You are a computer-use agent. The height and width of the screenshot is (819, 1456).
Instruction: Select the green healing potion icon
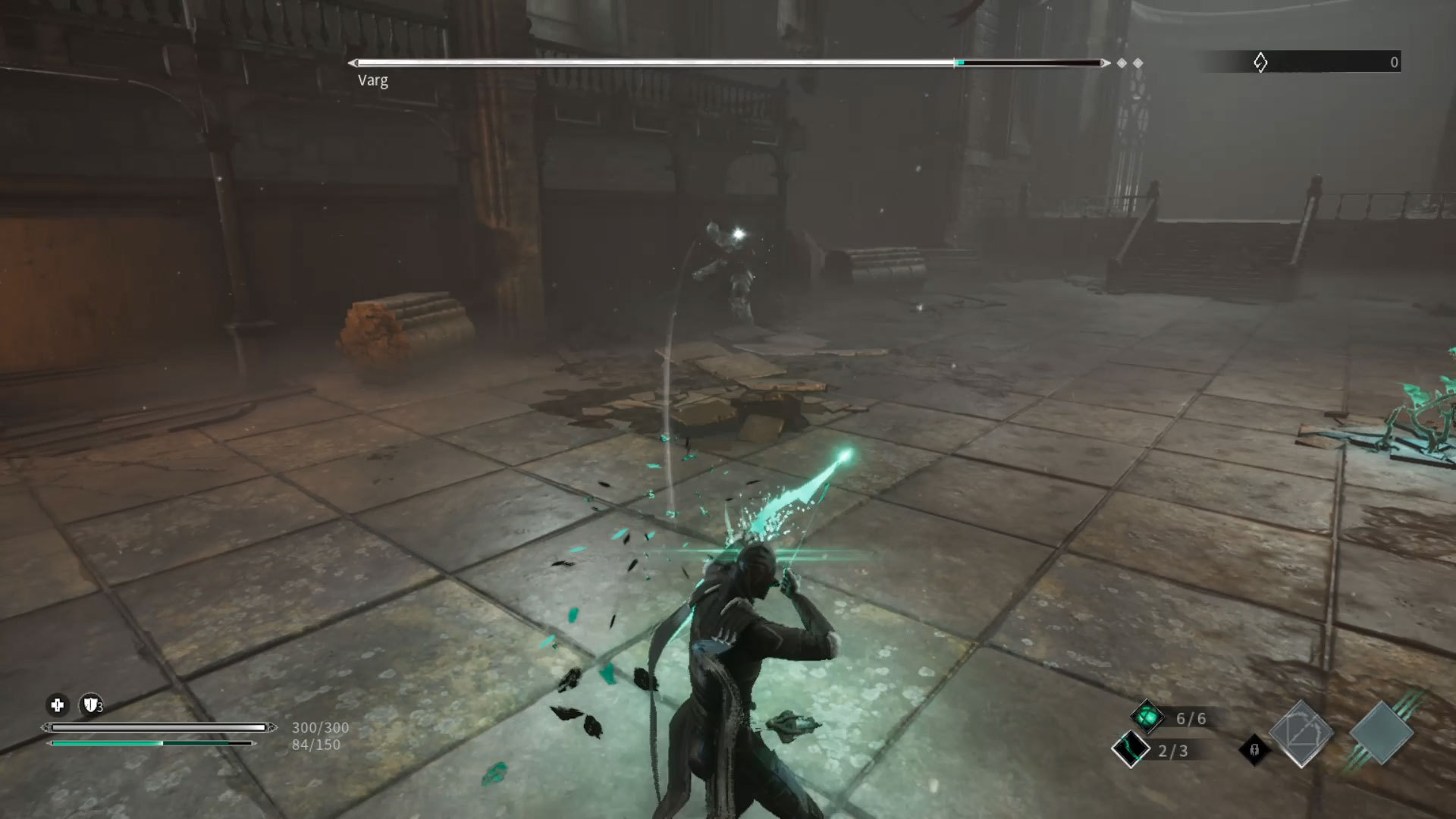click(x=1147, y=717)
